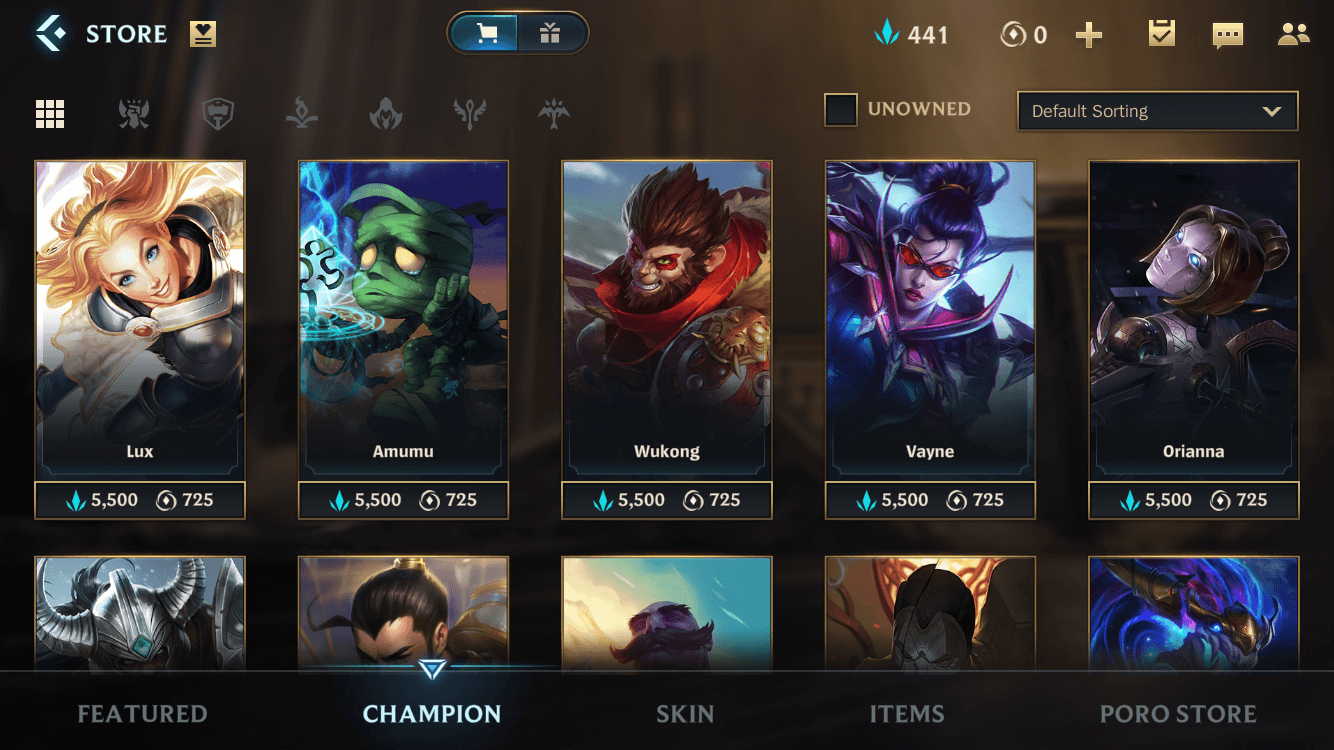Select the Mage role filter icon
Viewport: 1334px width, 750px height.
(x=301, y=113)
